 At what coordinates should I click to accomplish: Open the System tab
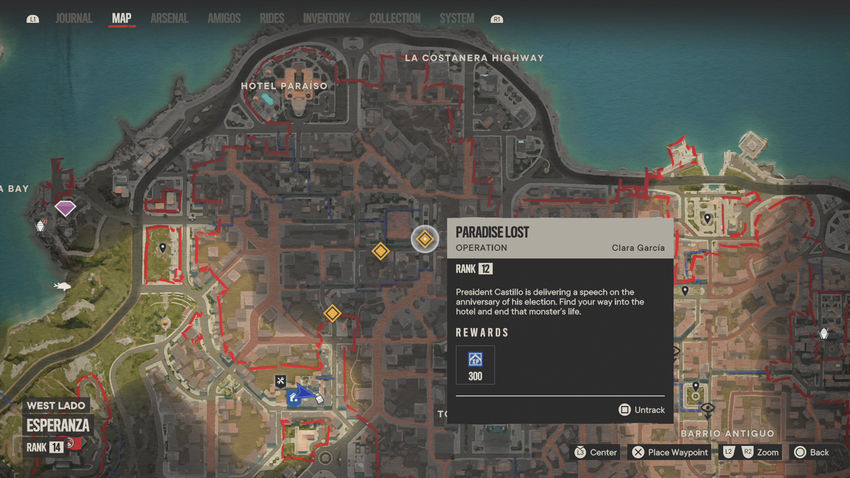(x=457, y=18)
